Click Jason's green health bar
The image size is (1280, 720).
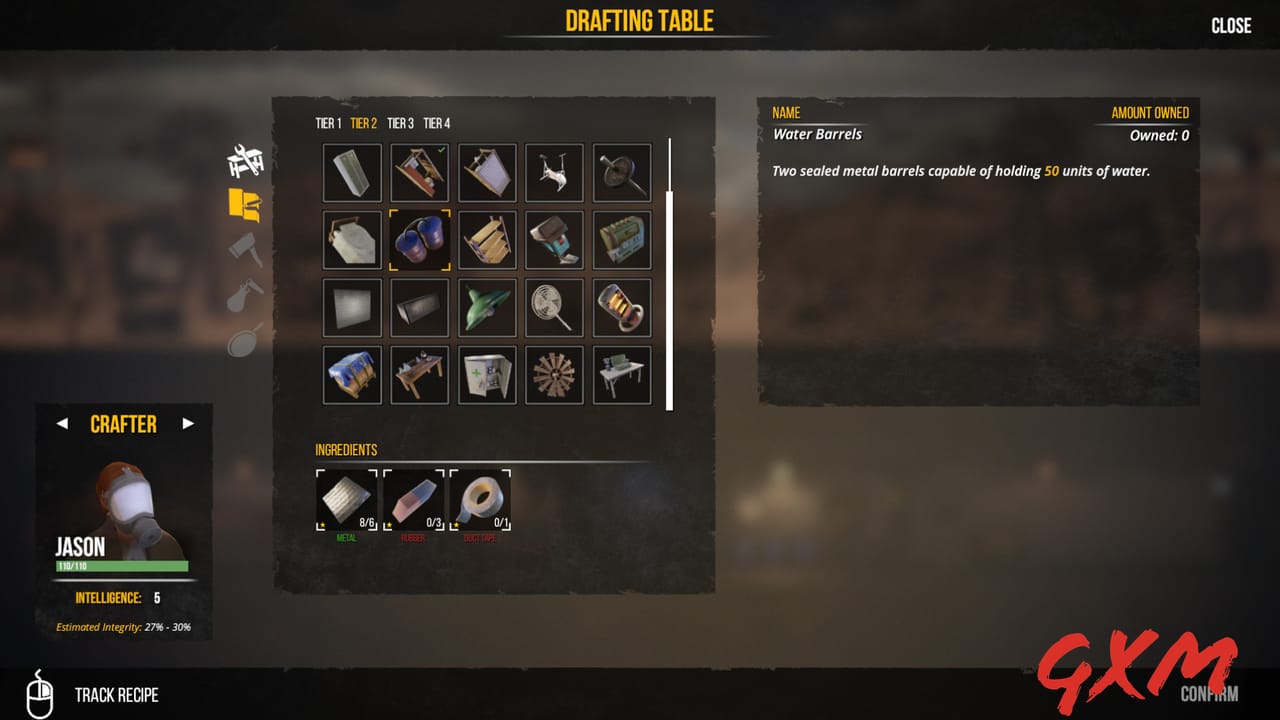[124, 564]
